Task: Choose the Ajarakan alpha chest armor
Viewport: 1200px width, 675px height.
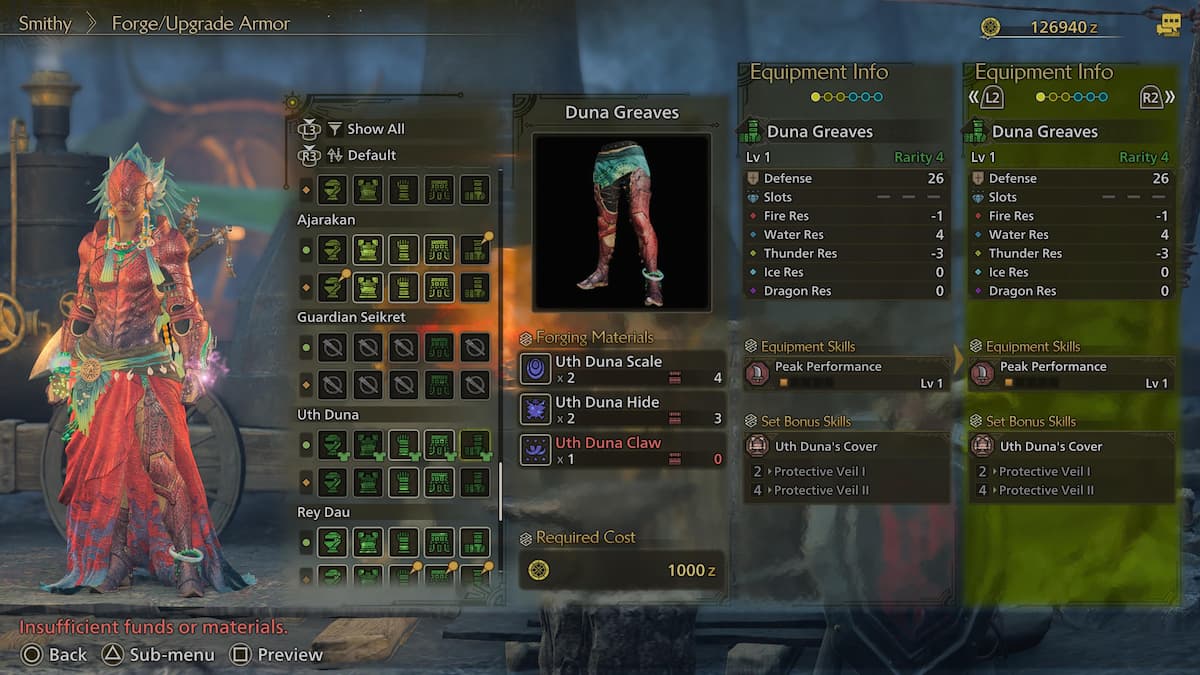Action: coord(368,249)
